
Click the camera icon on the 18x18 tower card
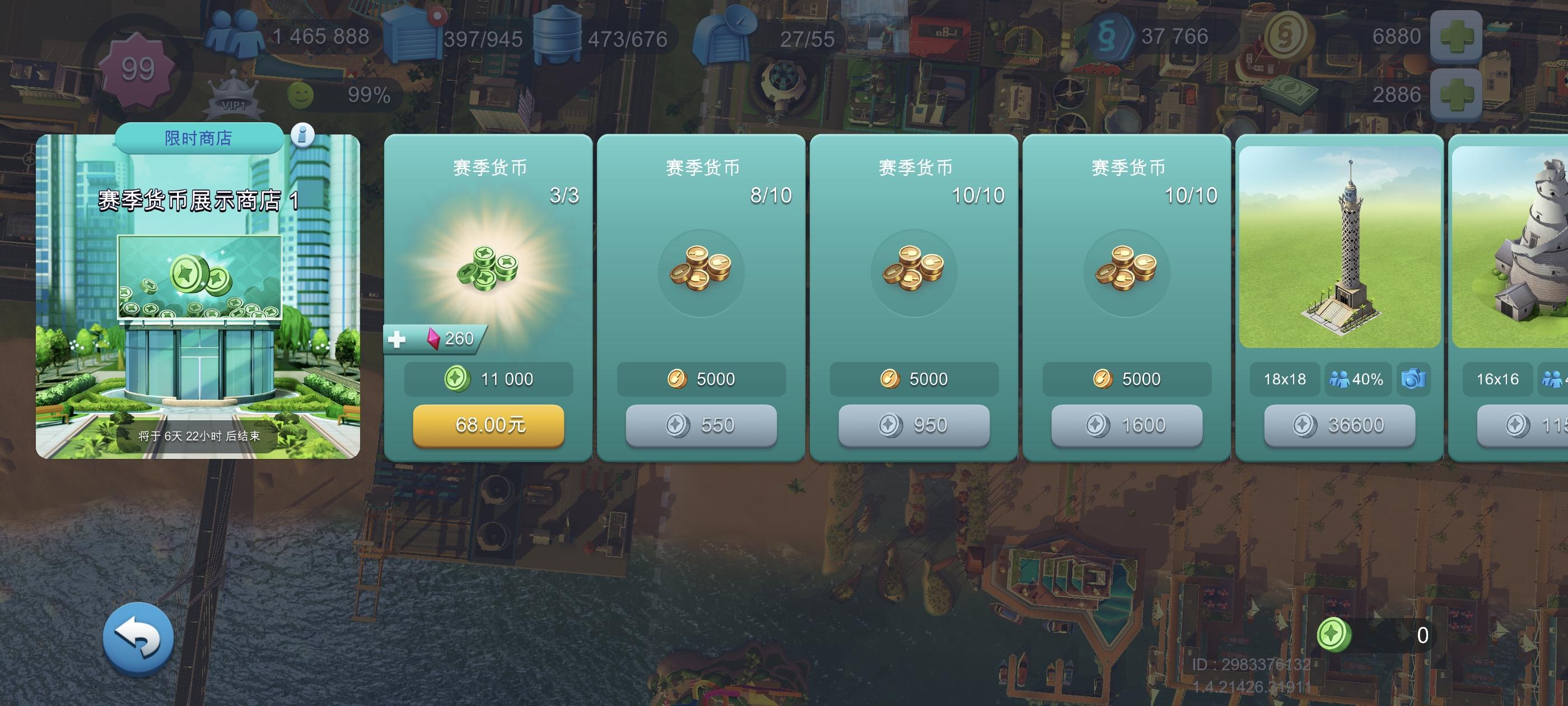(x=1415, y=378)
